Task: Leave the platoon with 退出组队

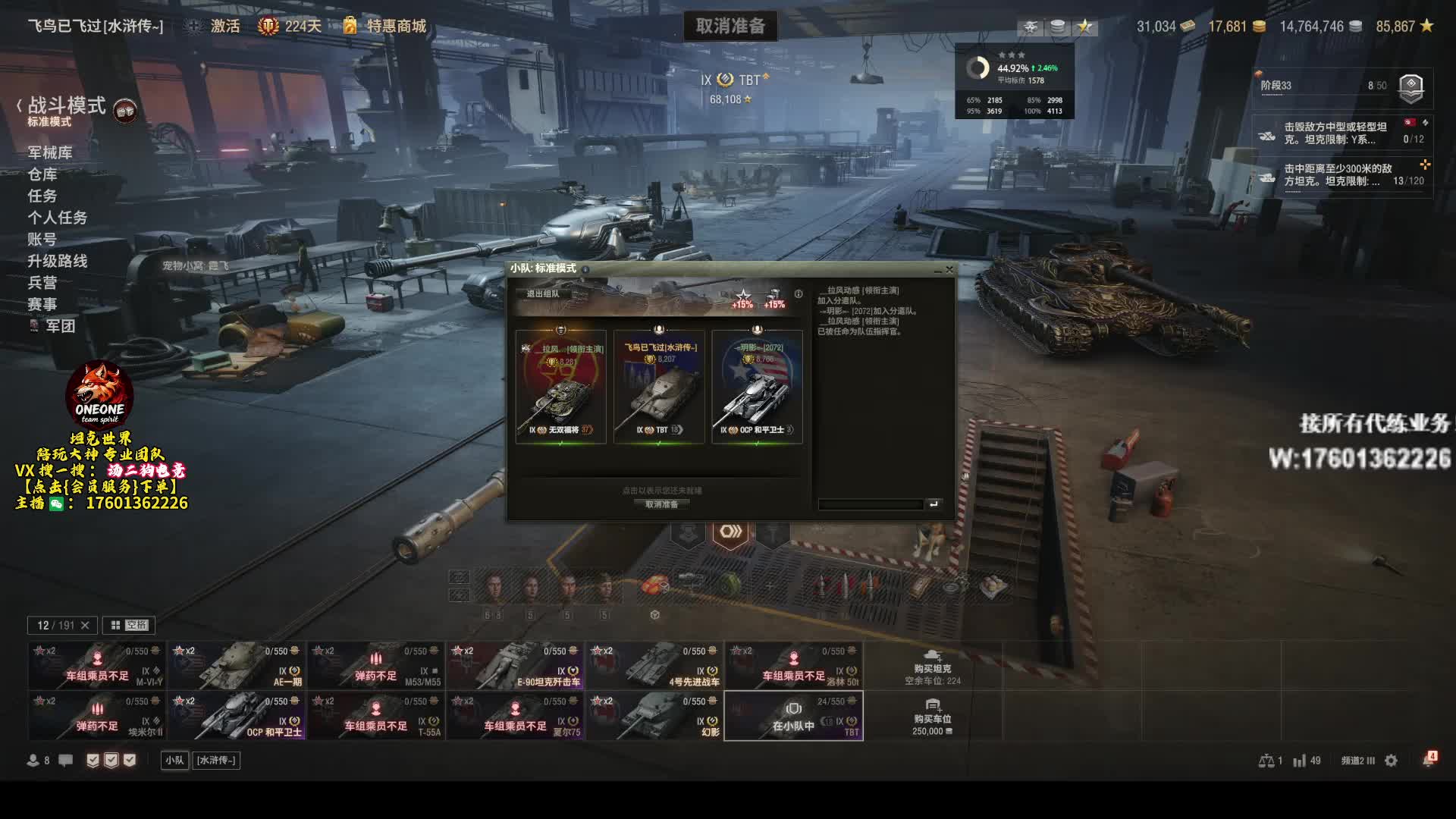Action: [543, 293]
